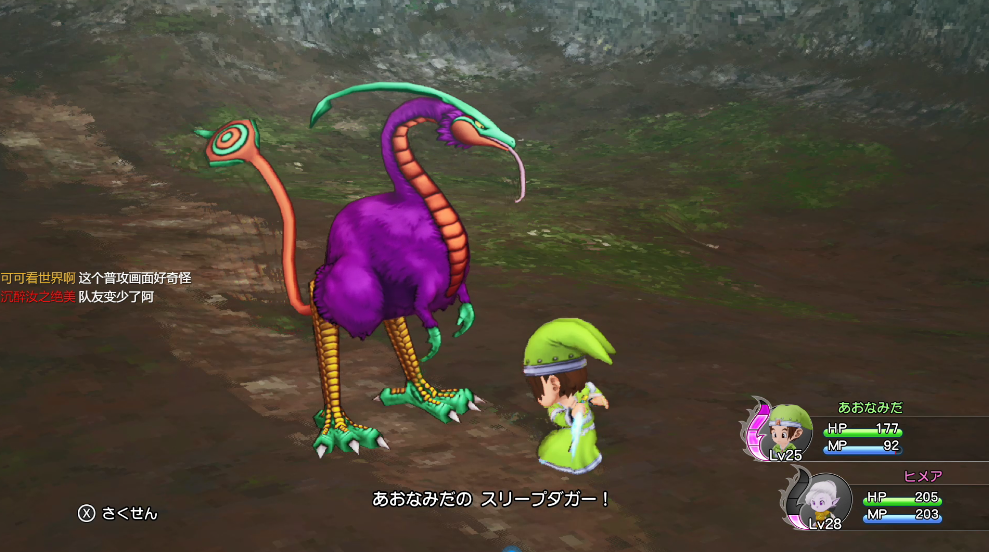Click the 可可看世界啊 username in stream chat
Screen dimensions: 989x552
[38, 278]
